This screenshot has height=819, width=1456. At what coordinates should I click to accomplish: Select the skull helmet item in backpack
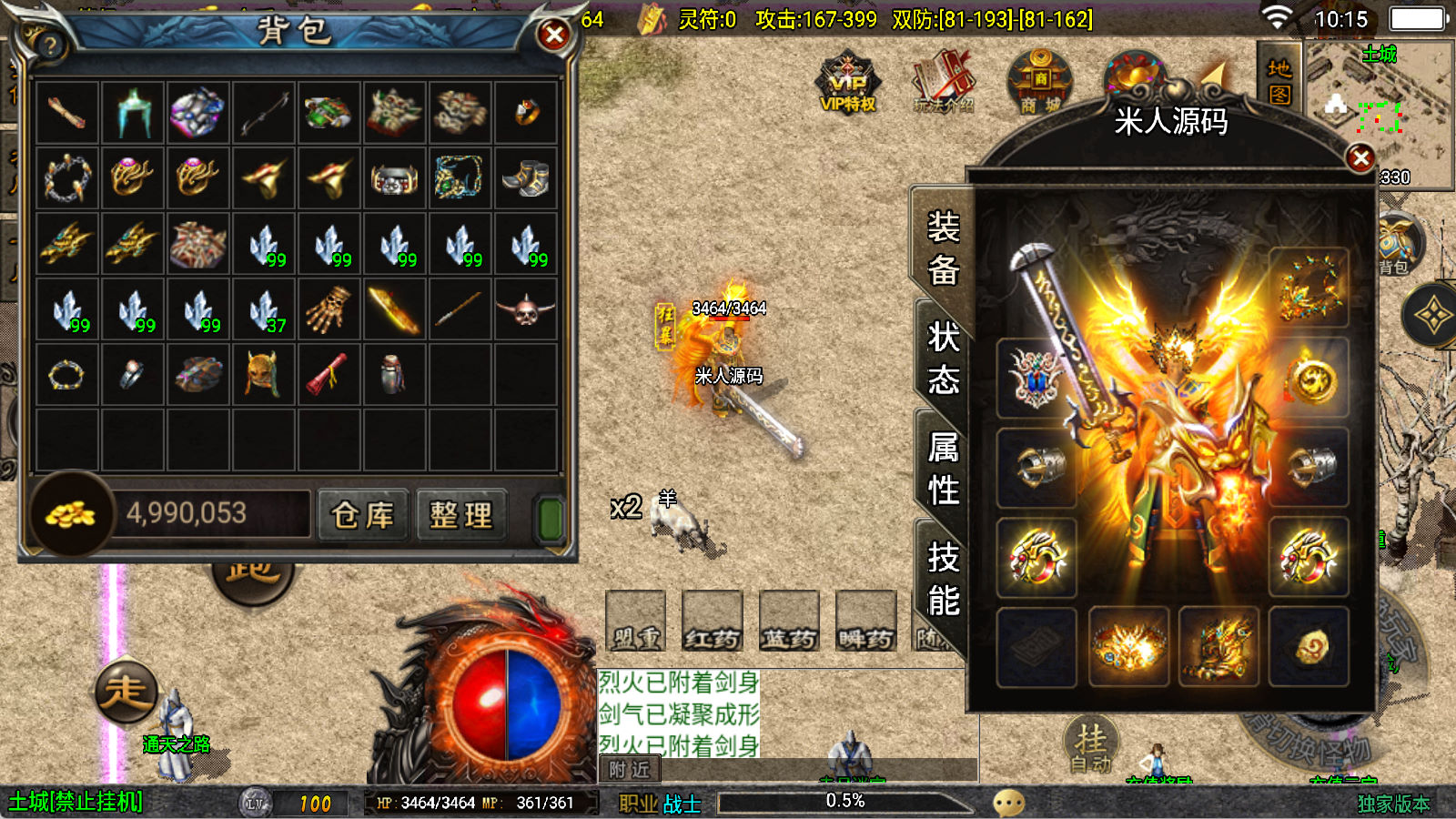525,310
